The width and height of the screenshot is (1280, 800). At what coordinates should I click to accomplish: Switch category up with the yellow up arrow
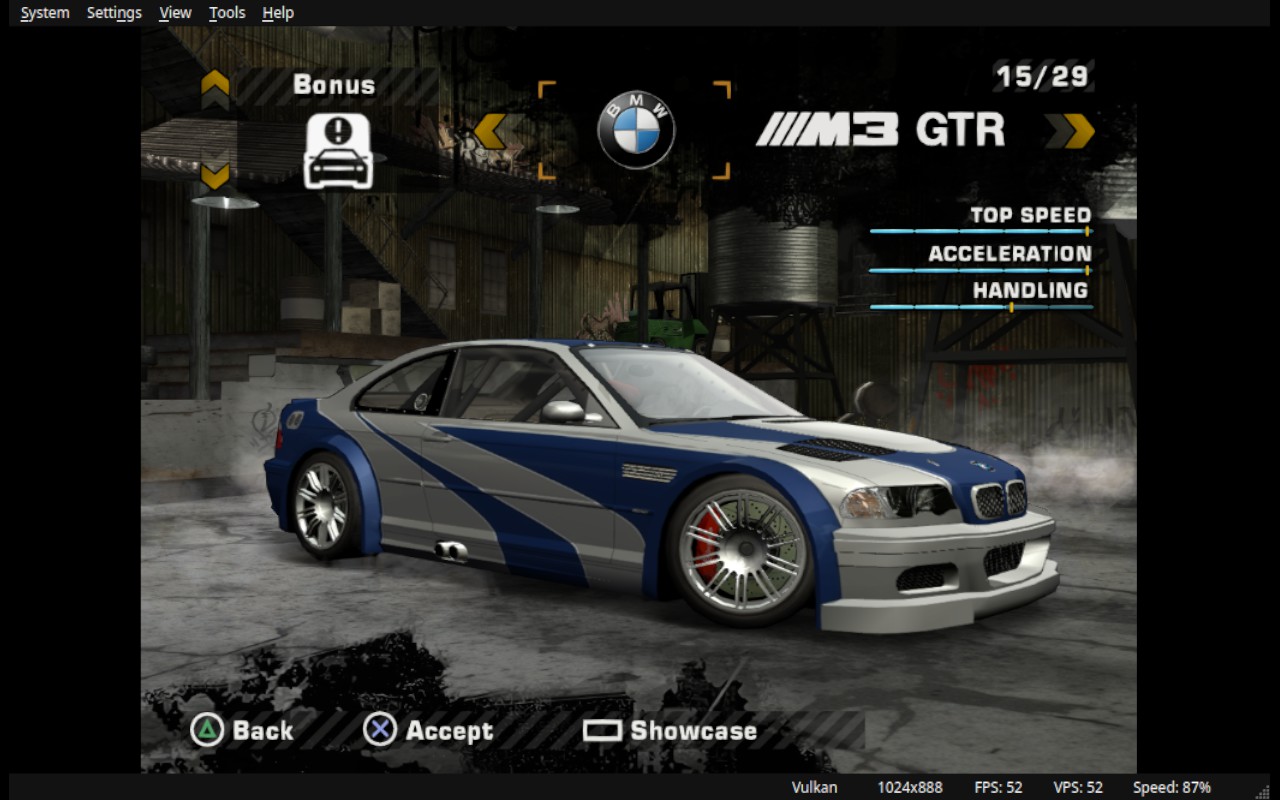215,89
